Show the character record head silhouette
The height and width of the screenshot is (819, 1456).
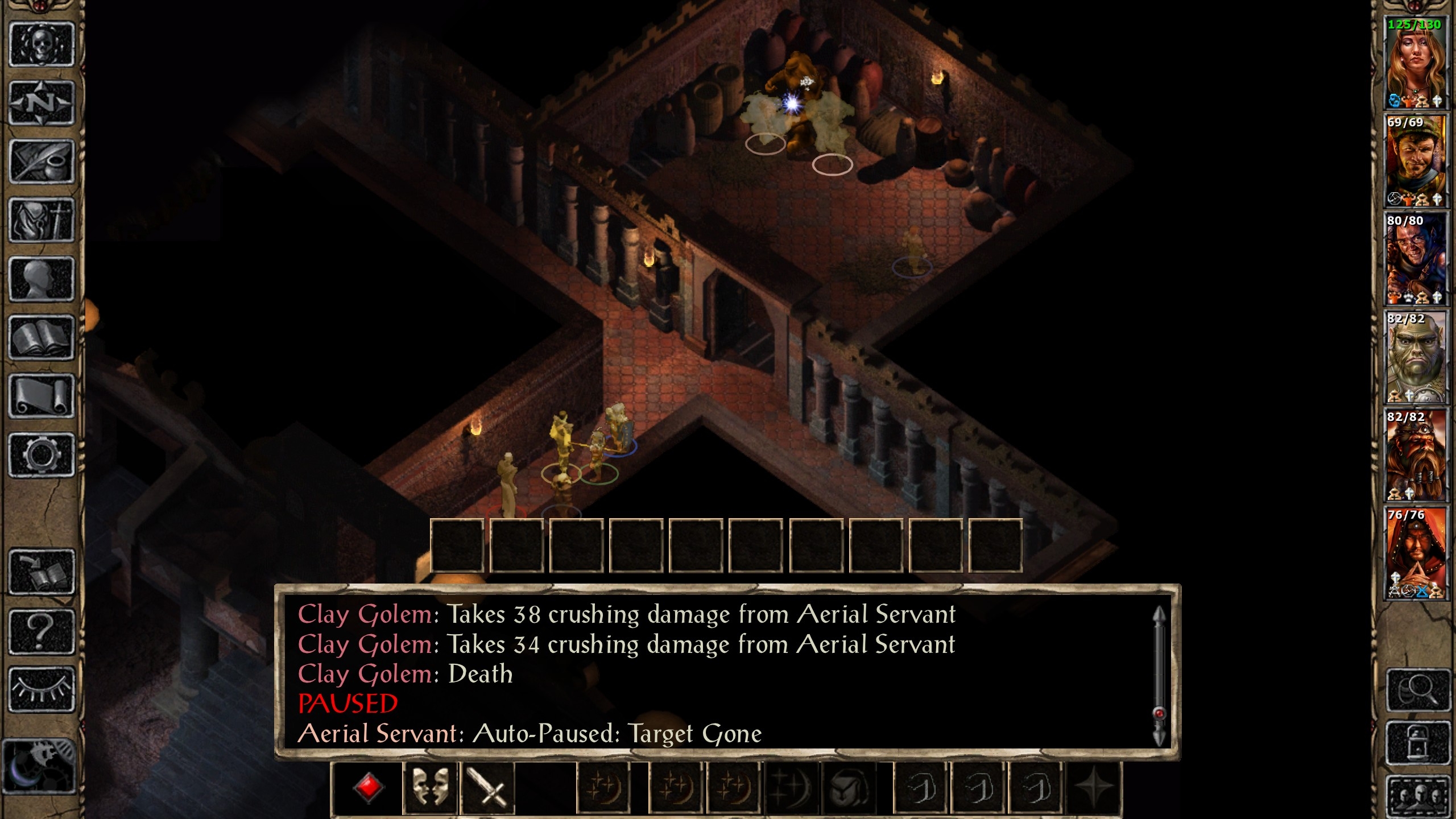[42, 279]
